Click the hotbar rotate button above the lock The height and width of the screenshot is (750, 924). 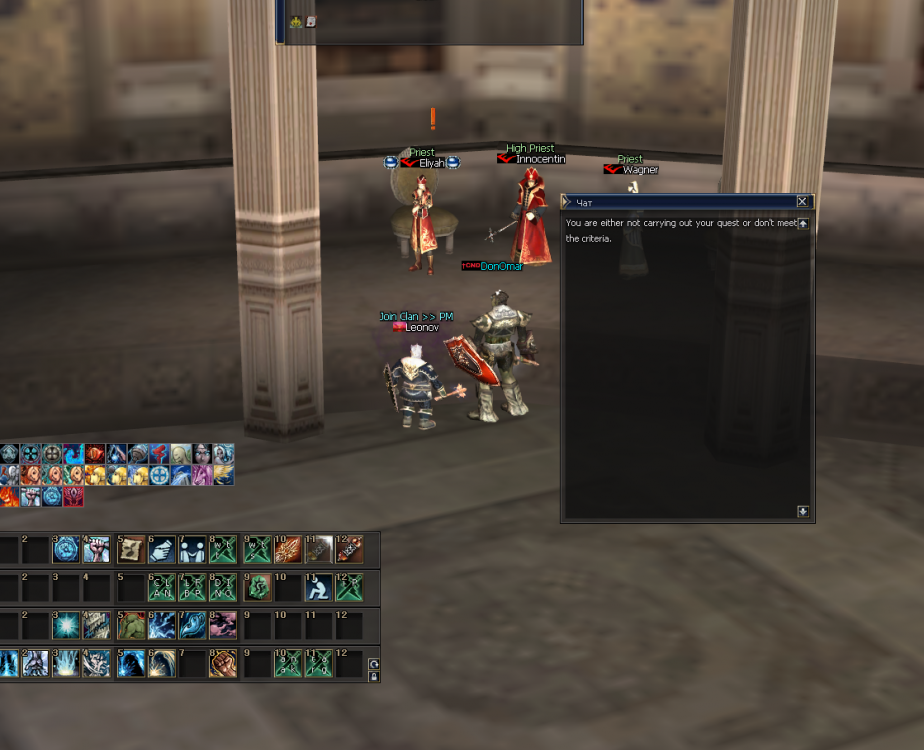tap(374, 664)
